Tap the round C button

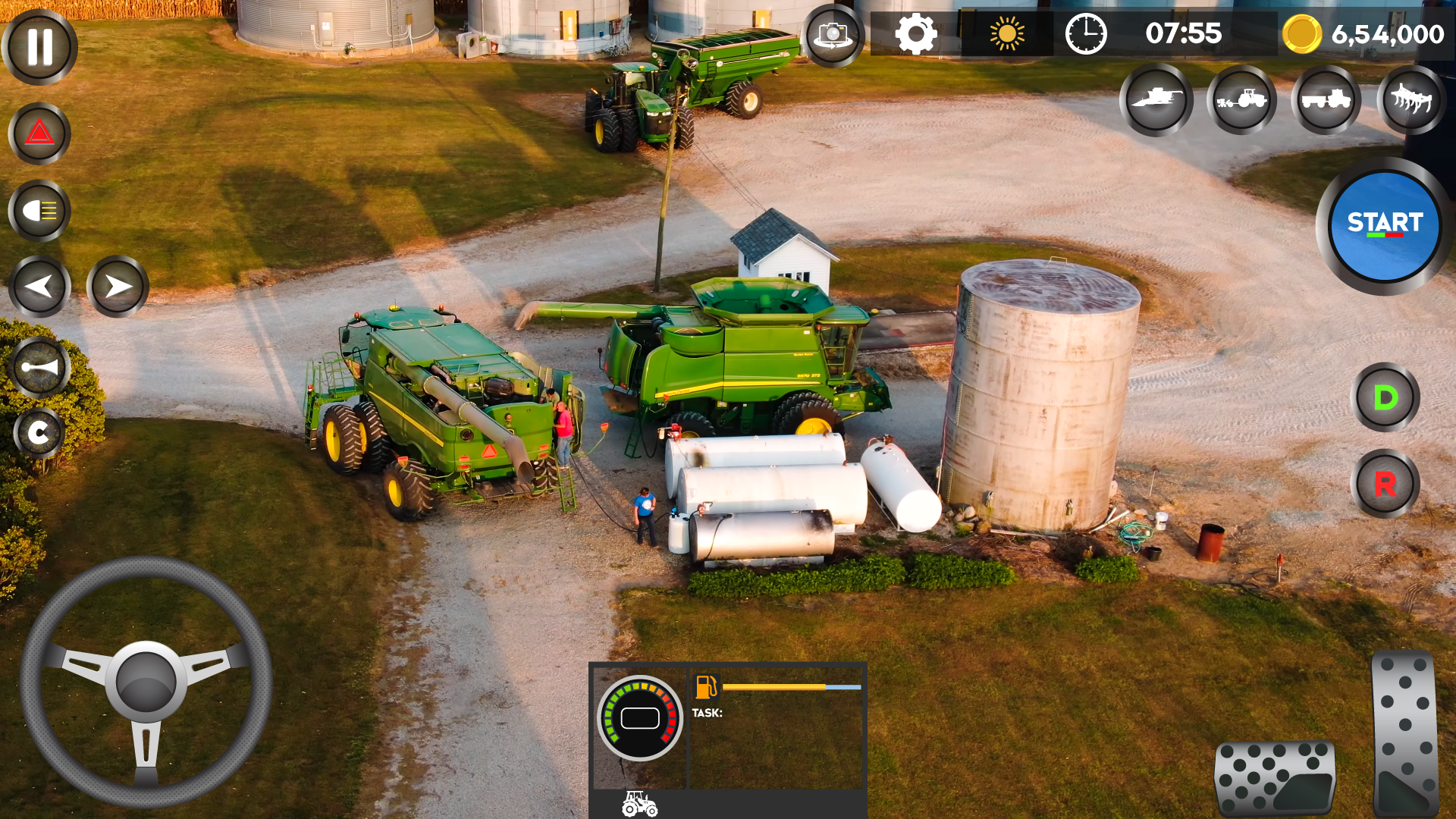click(38, 433)
